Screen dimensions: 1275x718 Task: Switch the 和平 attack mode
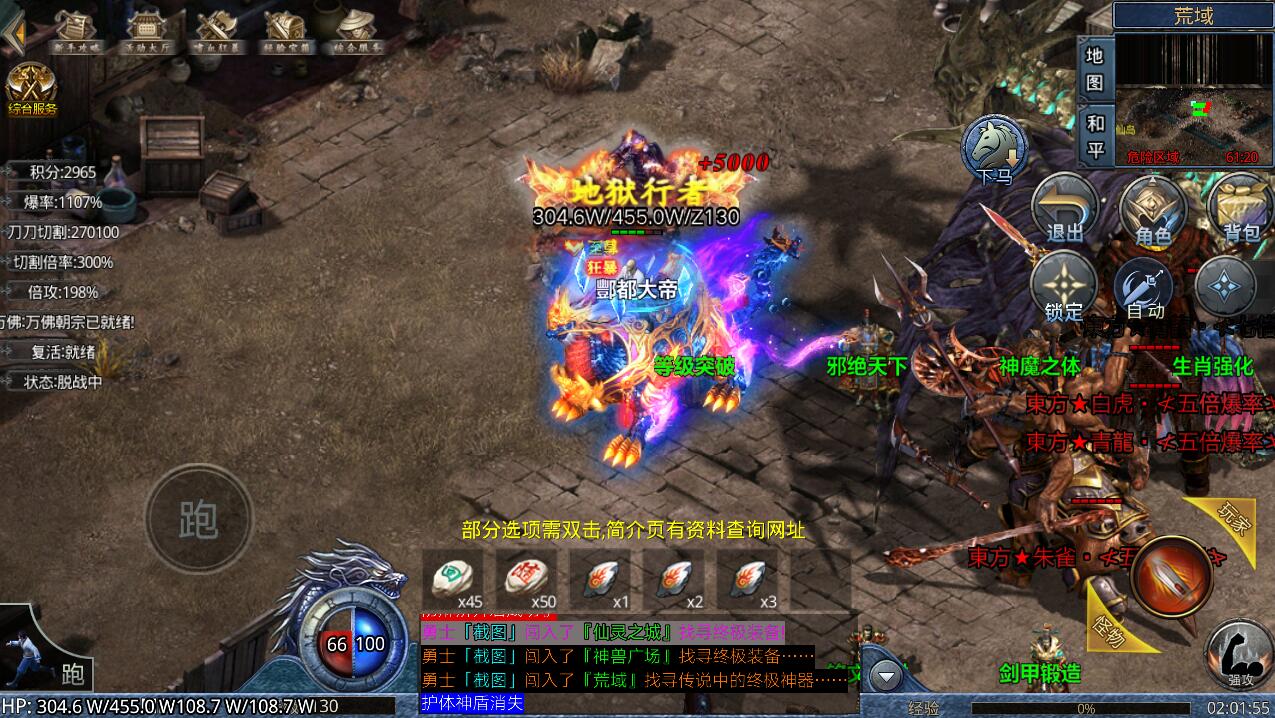tap(1095, 136)
